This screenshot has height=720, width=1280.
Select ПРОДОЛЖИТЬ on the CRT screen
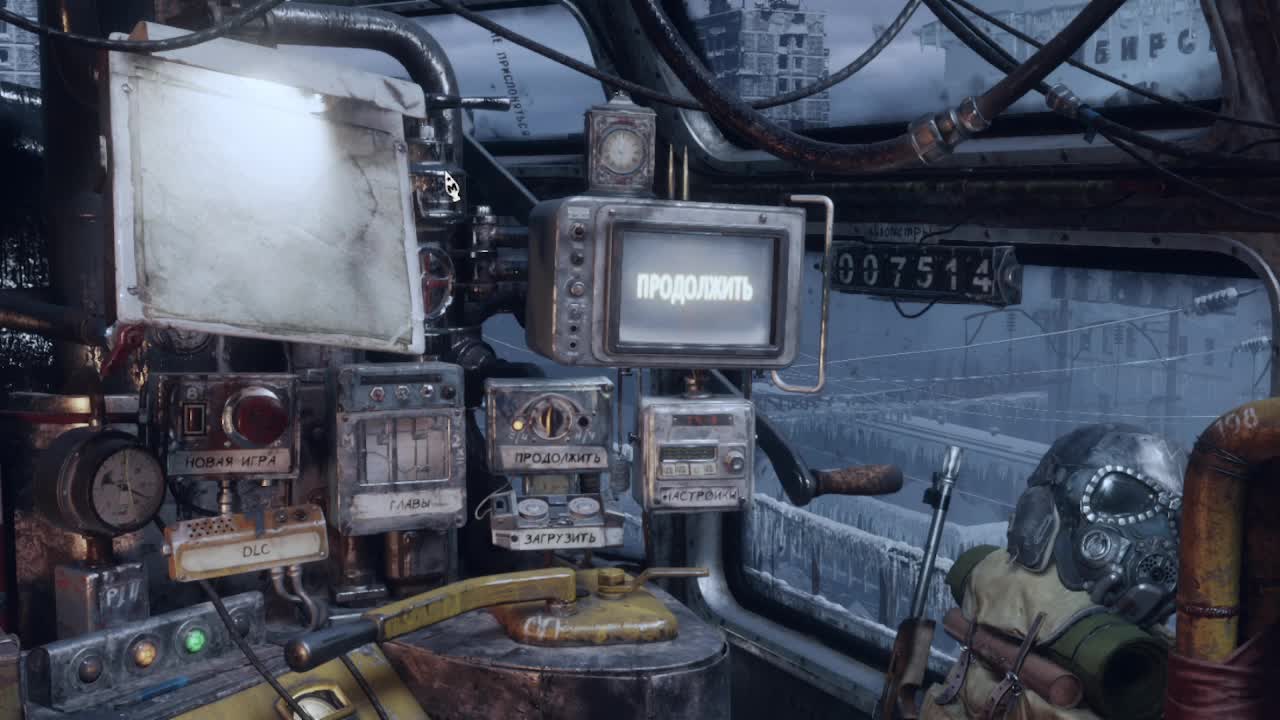point(697,286)
